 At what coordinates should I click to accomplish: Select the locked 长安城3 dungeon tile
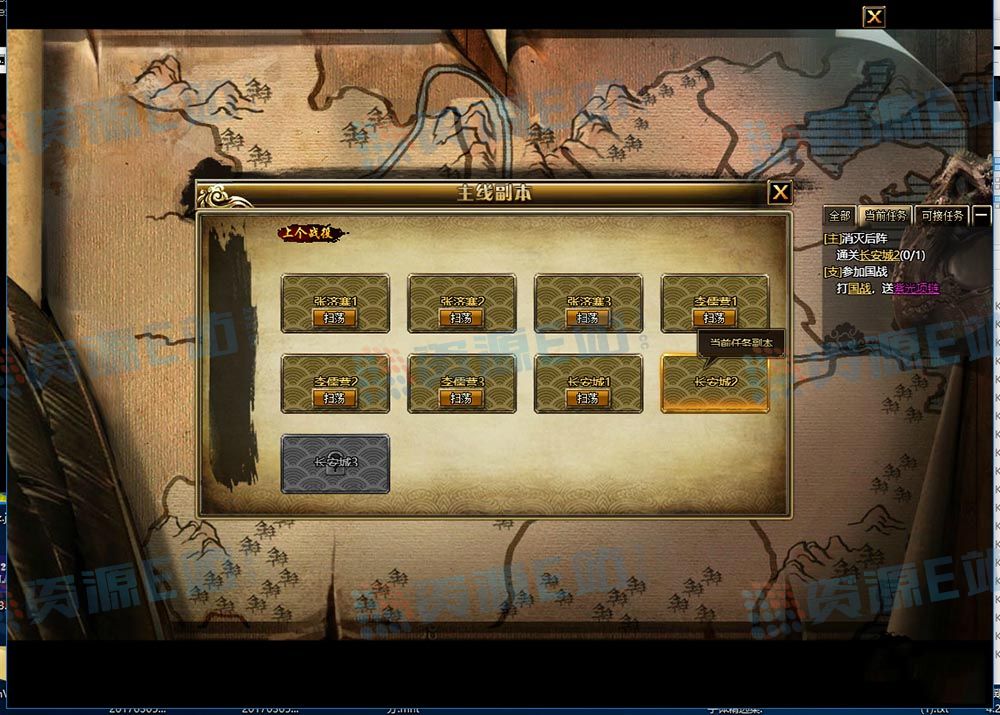click(335, 463)
